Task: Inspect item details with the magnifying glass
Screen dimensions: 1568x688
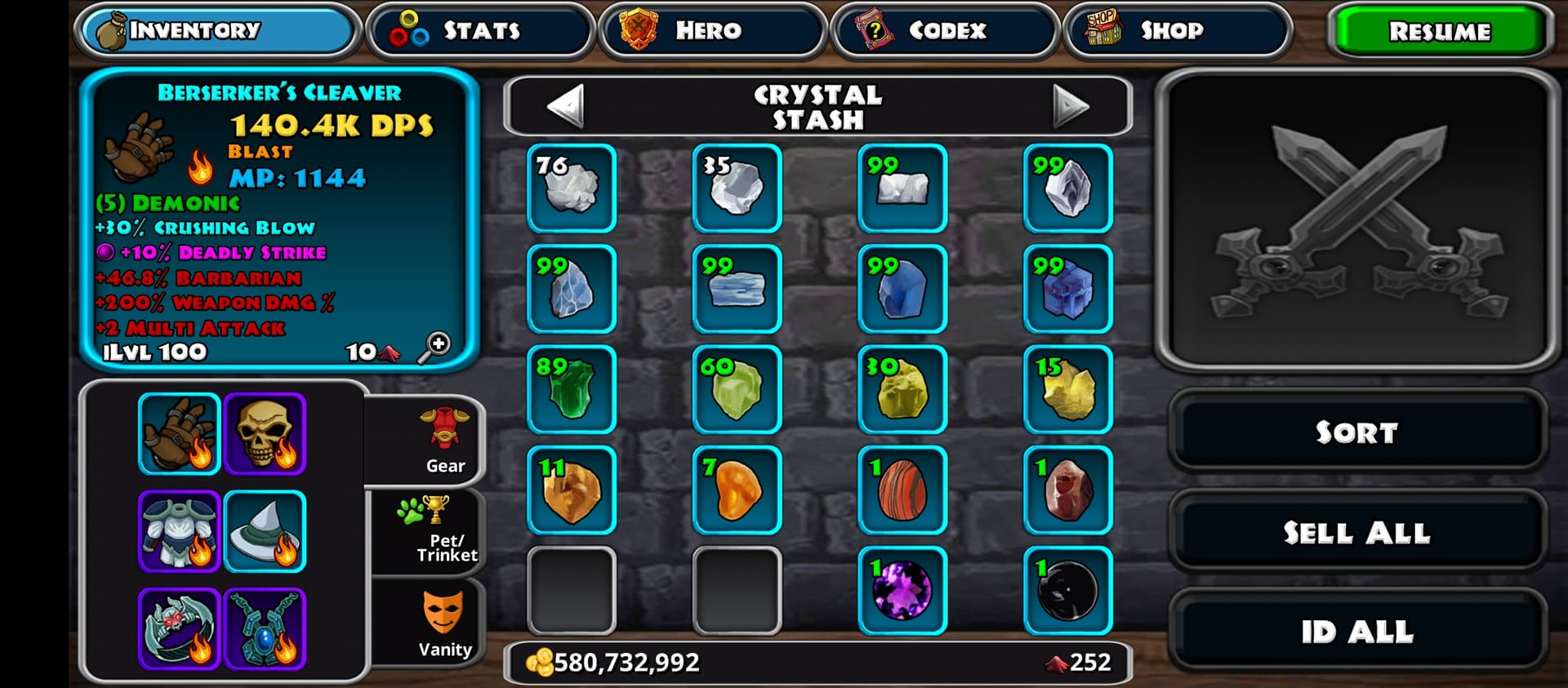Action: 434,347
